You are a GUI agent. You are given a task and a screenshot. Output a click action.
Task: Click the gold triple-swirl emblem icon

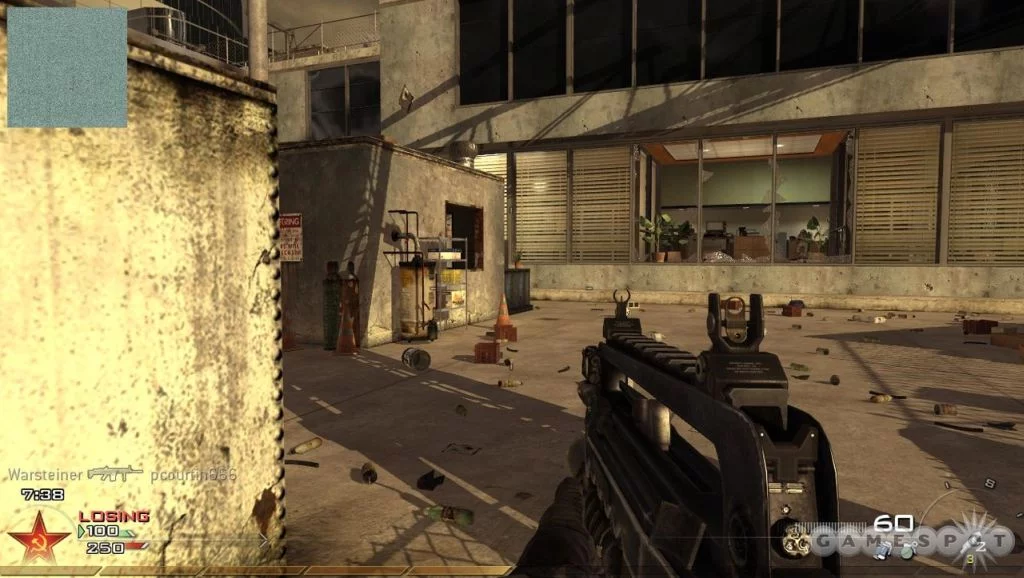797,542
